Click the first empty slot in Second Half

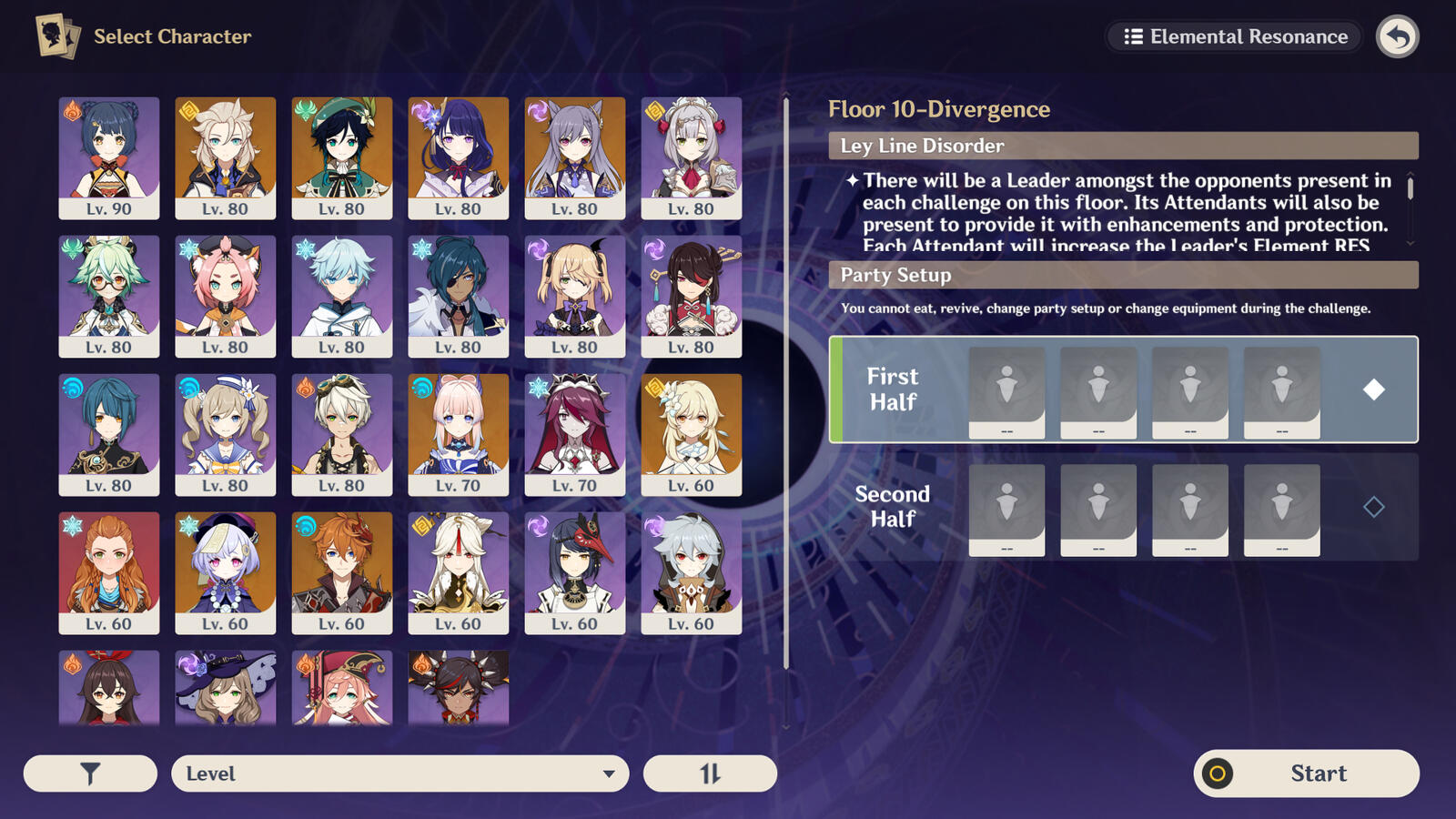click(1007, 508)
